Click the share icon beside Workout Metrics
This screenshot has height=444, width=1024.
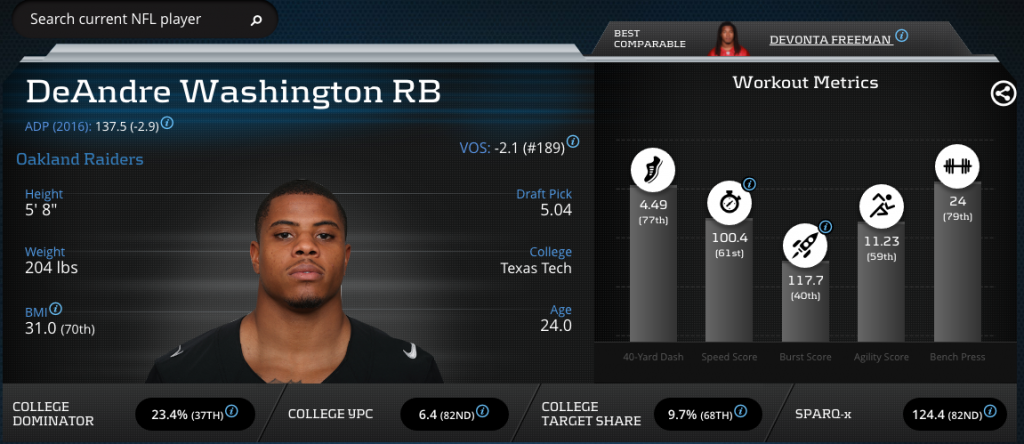point(1002,94)
